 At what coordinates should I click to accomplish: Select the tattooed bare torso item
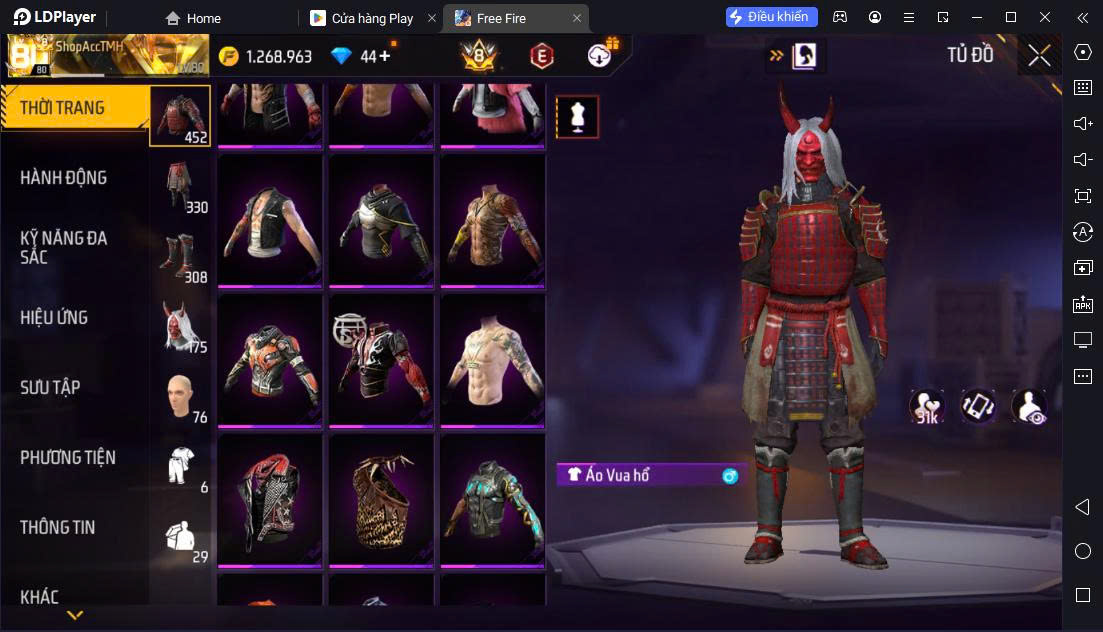492,359
